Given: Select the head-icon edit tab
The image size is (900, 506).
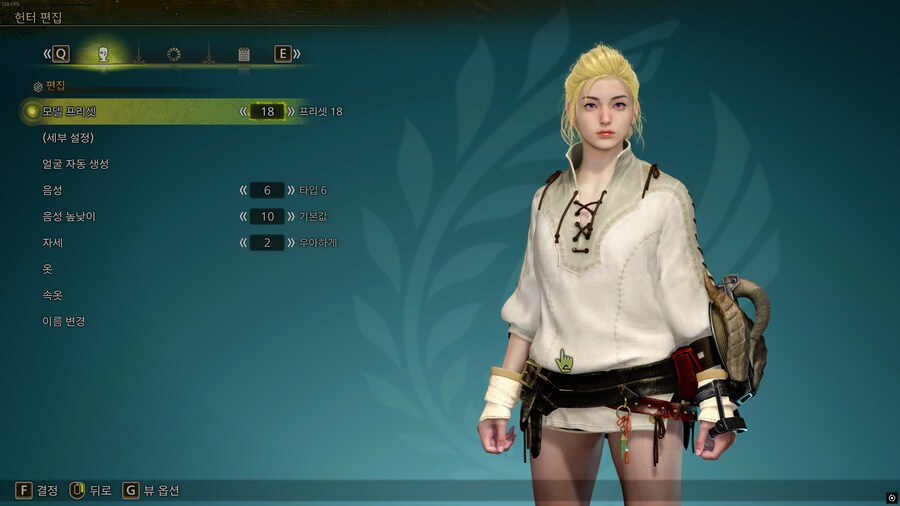Looking at the screenshot, I should coord(103,54).
